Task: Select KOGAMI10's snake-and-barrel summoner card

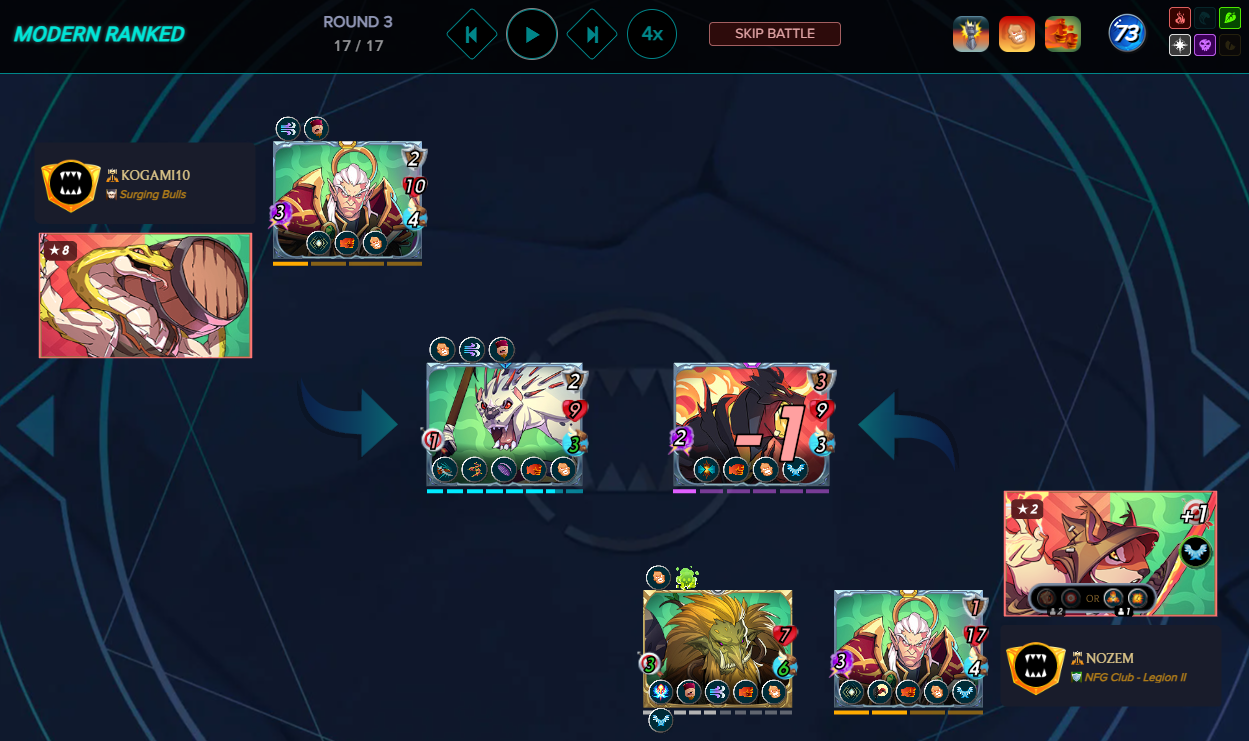Action: tap(145, 295)
